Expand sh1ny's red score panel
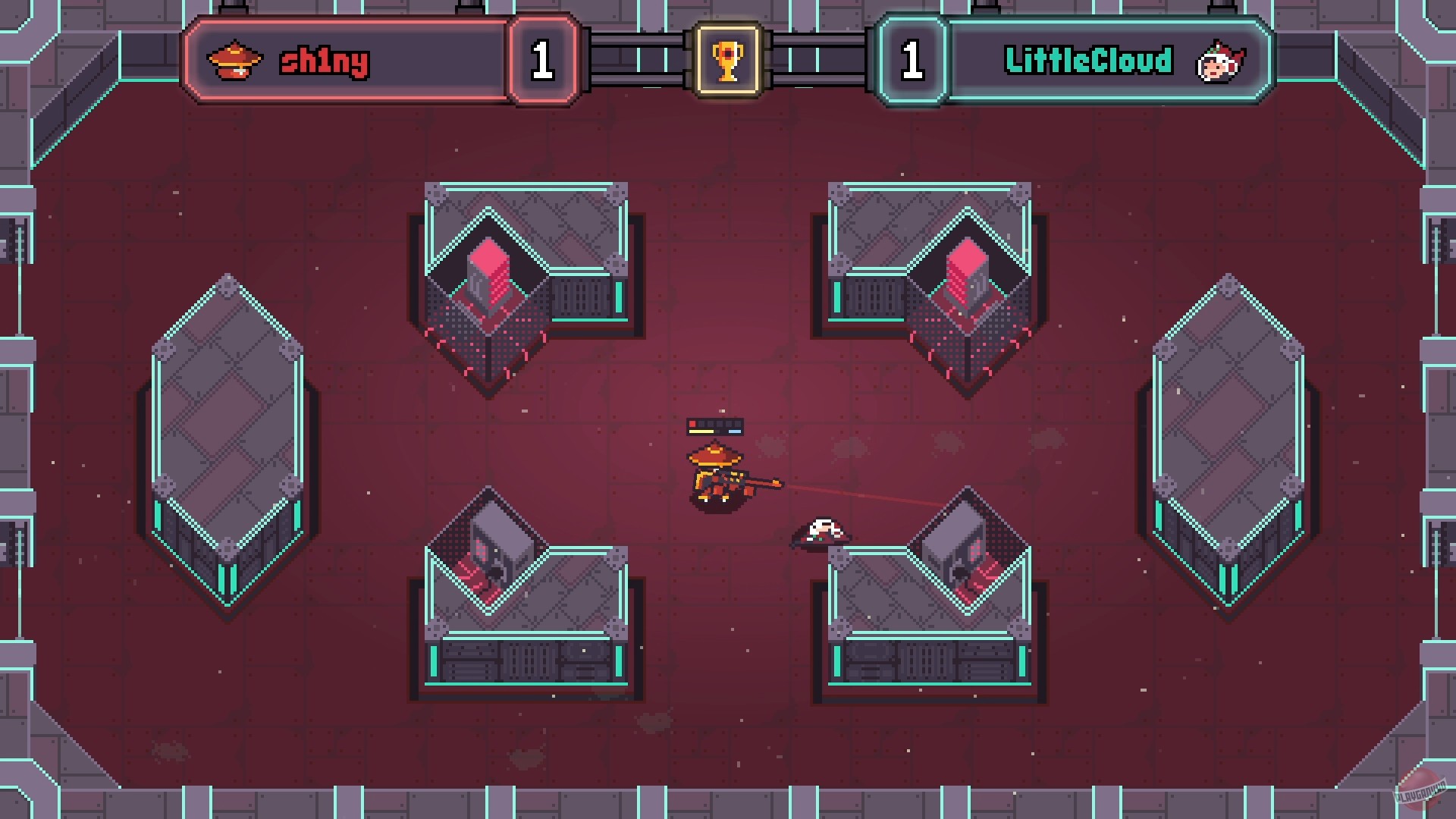Viewport: 1456px width, 819px height. [x=356, y=61]
